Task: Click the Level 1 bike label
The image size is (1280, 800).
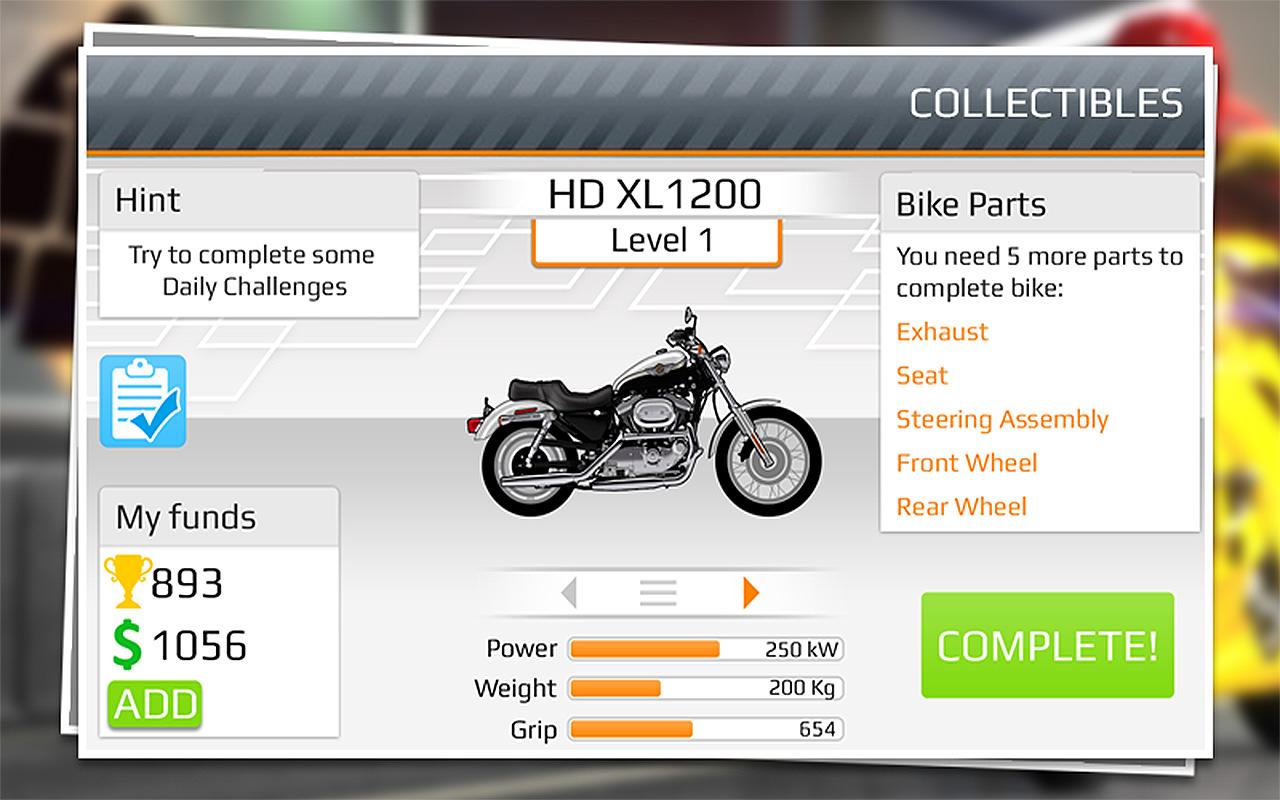Action: pyautogui.click(x=656, y=241)
